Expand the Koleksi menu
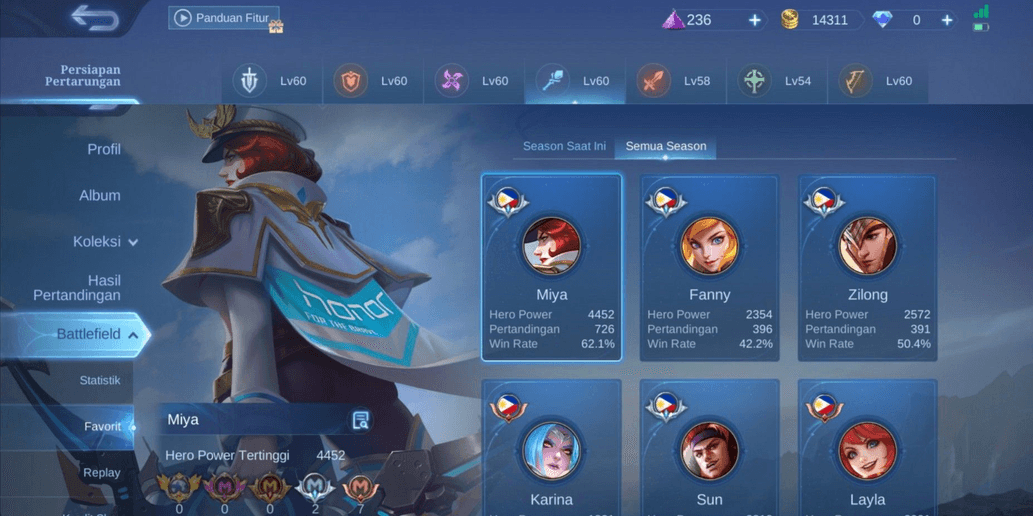The height and width of the screenshot is (516, 1033). pyautogui.click(x=105, y=241)
